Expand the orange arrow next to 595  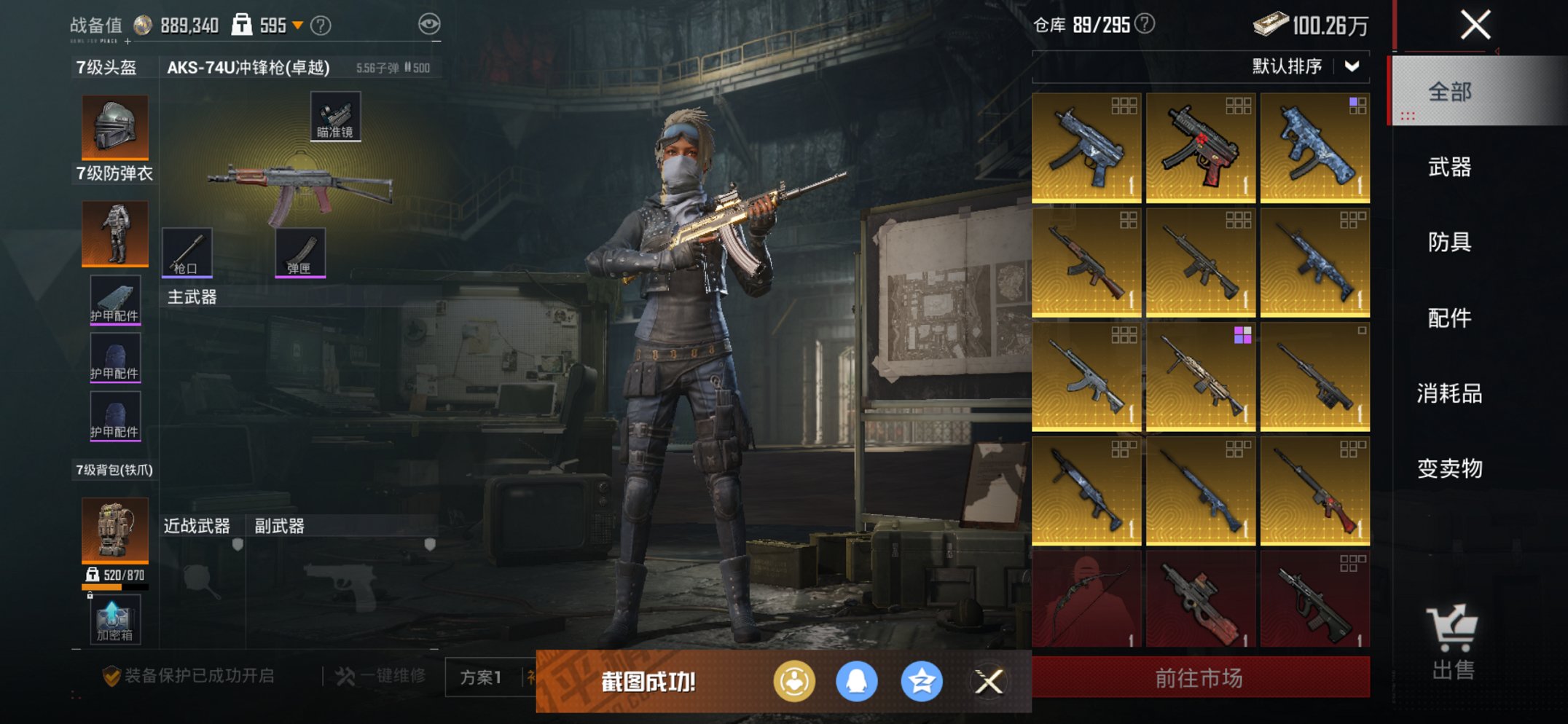pos(297,24)
